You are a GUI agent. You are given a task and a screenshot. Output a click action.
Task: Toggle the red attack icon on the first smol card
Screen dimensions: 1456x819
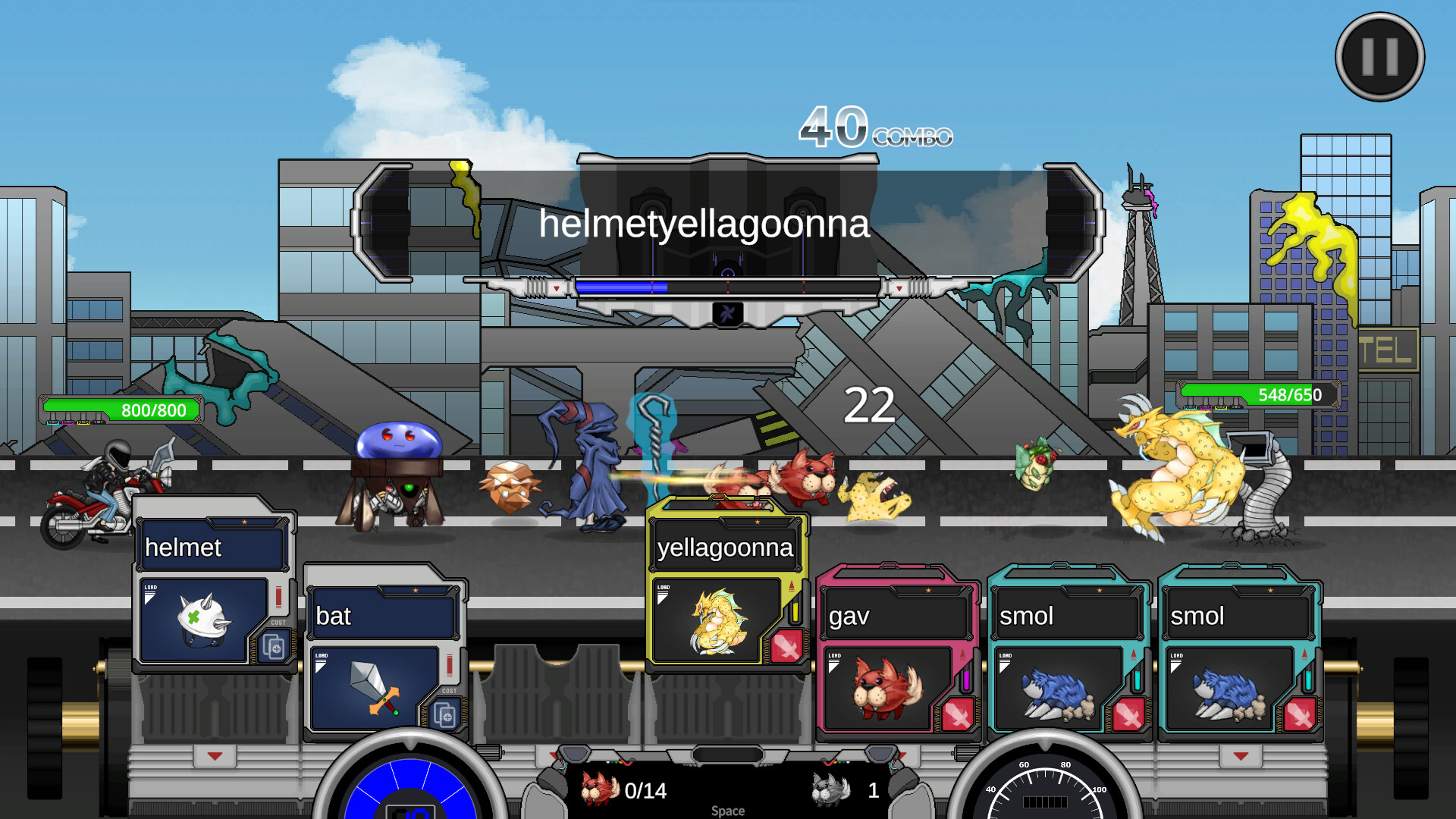(x=1128, y=715)
